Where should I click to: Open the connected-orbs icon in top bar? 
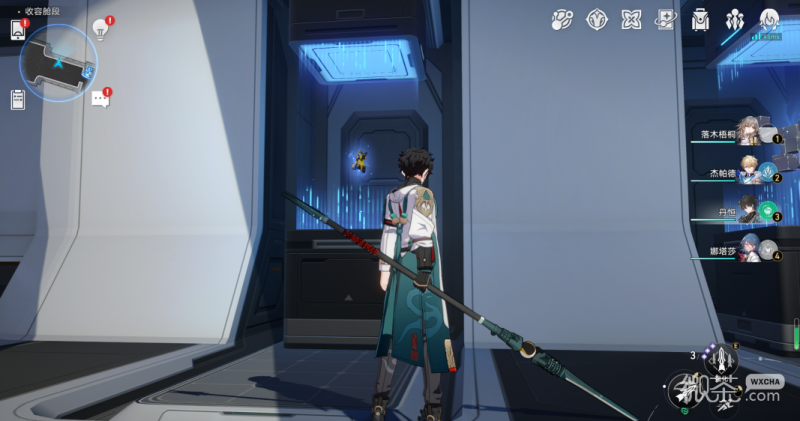coord(562,19)
